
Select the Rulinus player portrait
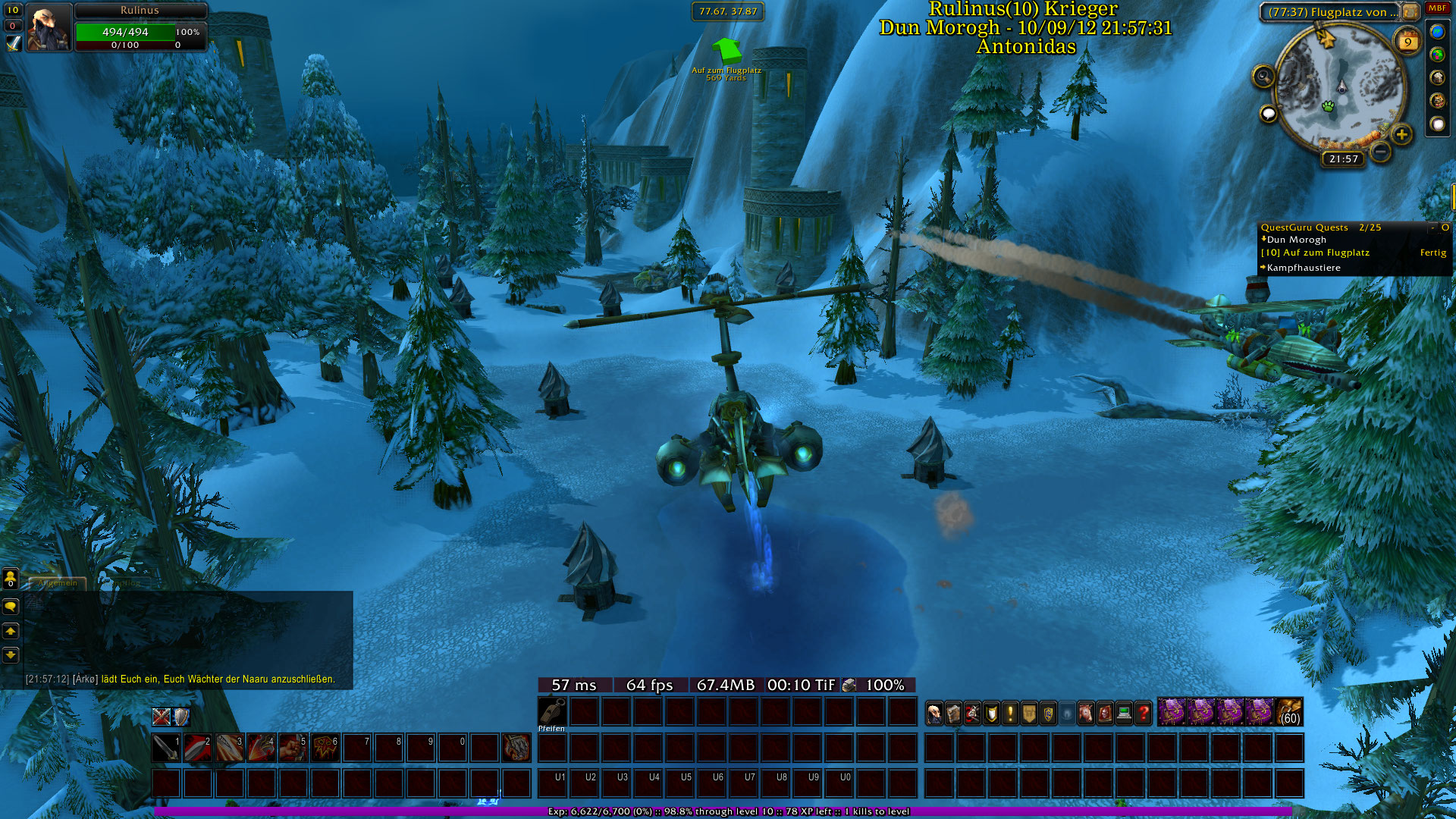click(x=49, y=28)
